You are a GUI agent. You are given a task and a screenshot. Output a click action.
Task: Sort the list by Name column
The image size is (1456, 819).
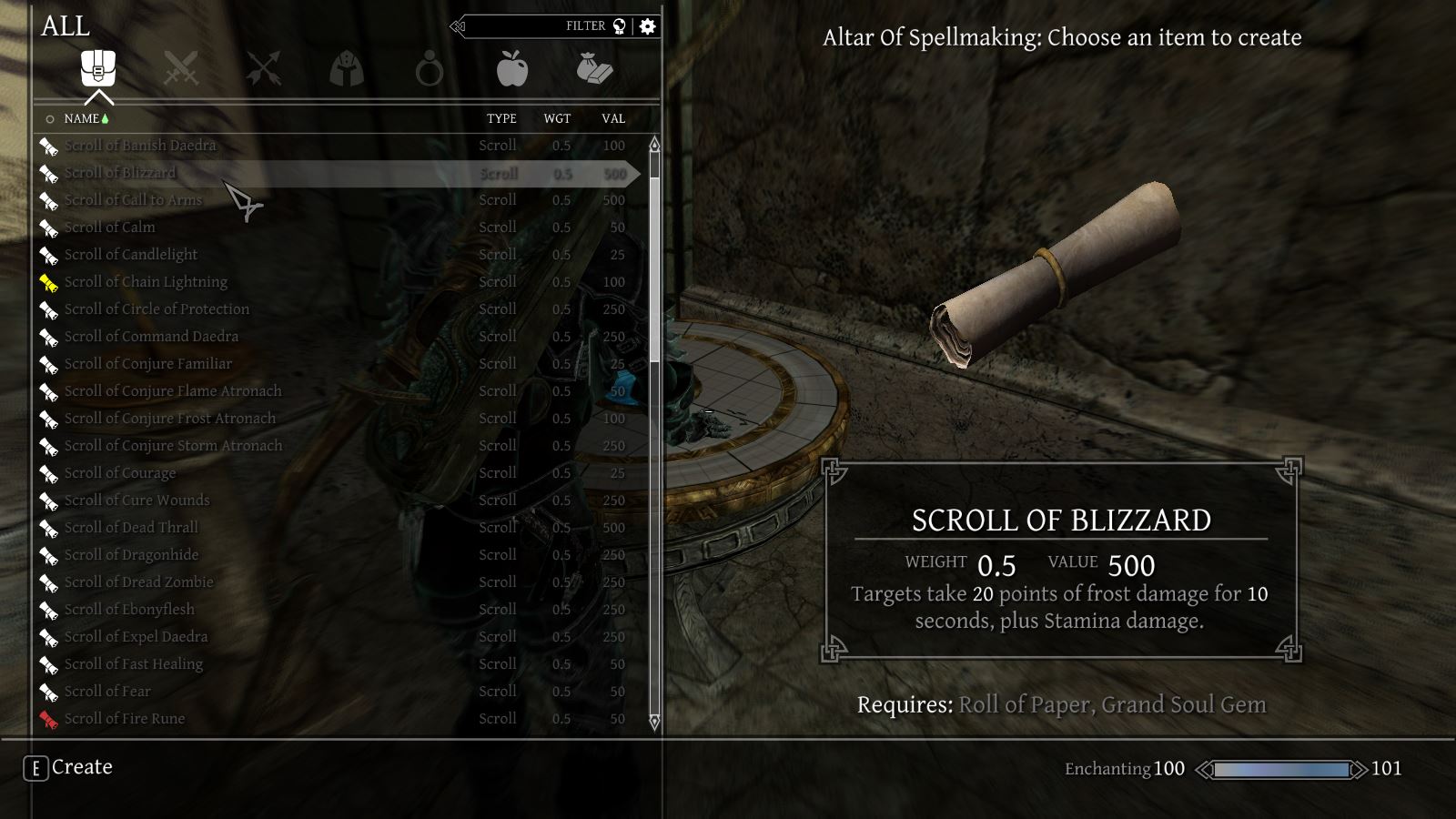click(82, 118)
